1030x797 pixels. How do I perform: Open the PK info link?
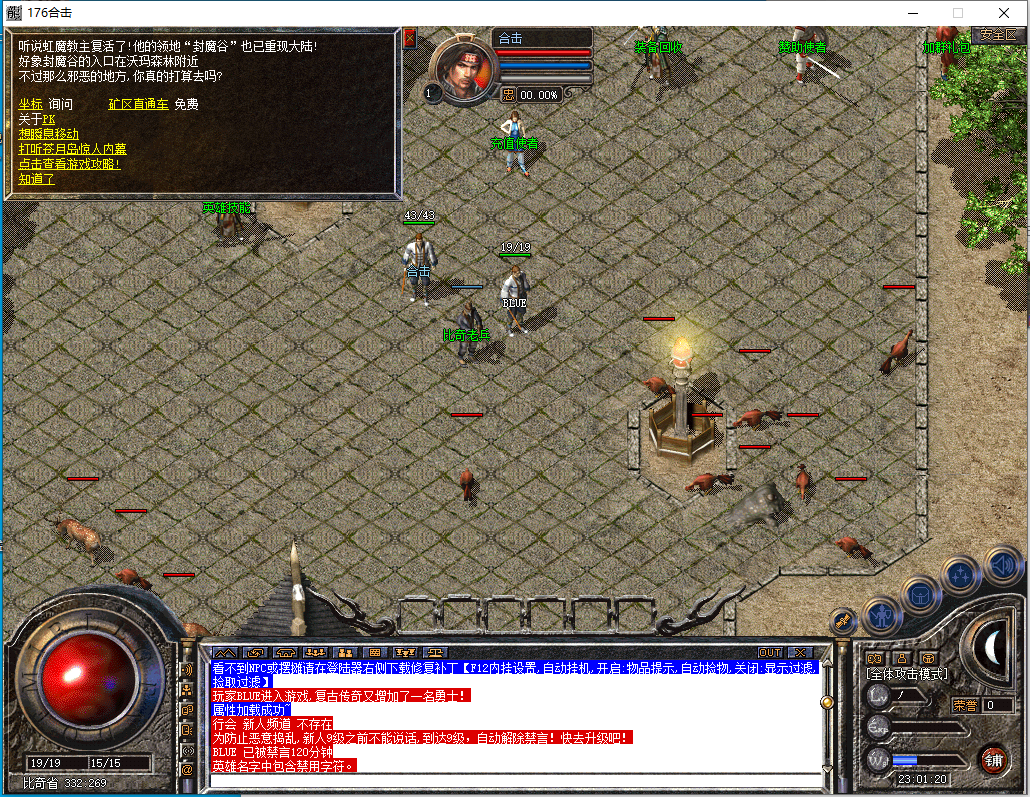point(49,119)
